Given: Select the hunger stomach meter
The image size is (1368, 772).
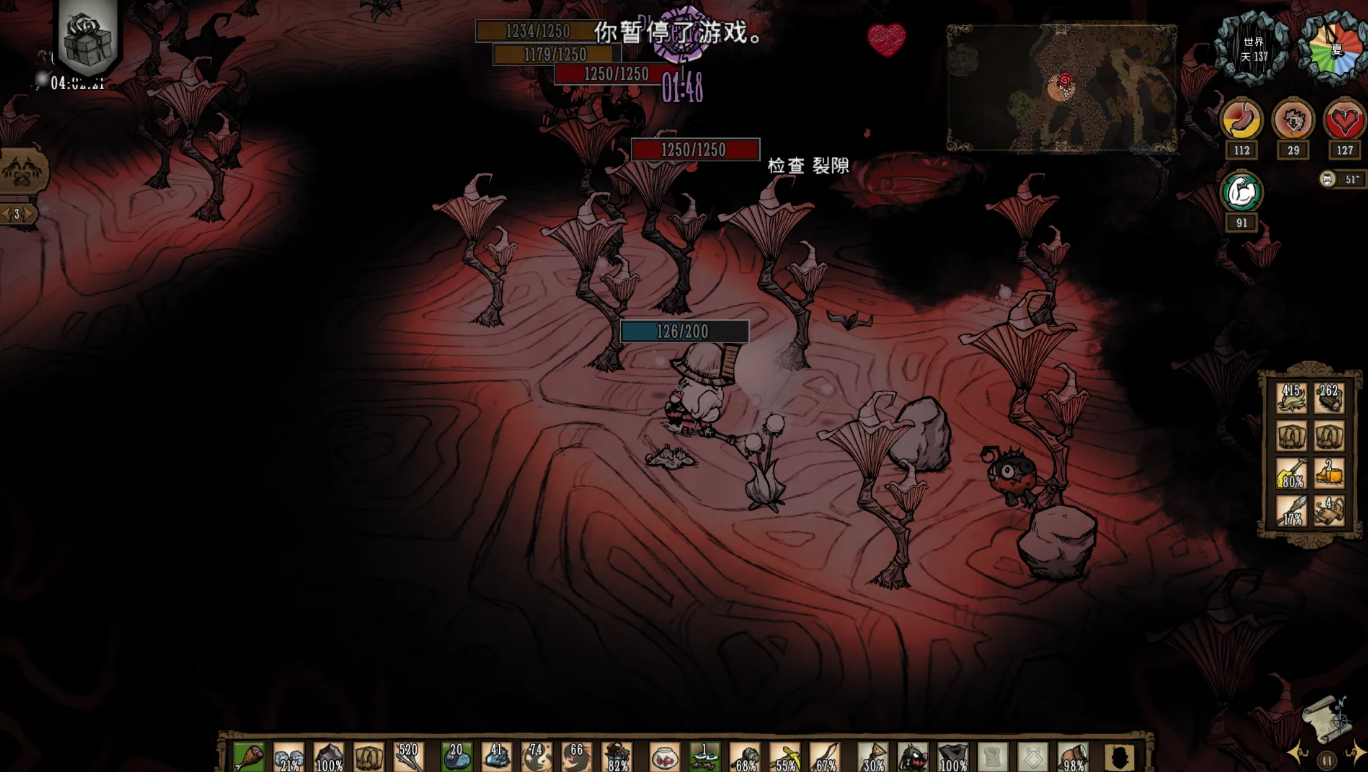Looking at the screenshot, I should (x=1242, y=121).
